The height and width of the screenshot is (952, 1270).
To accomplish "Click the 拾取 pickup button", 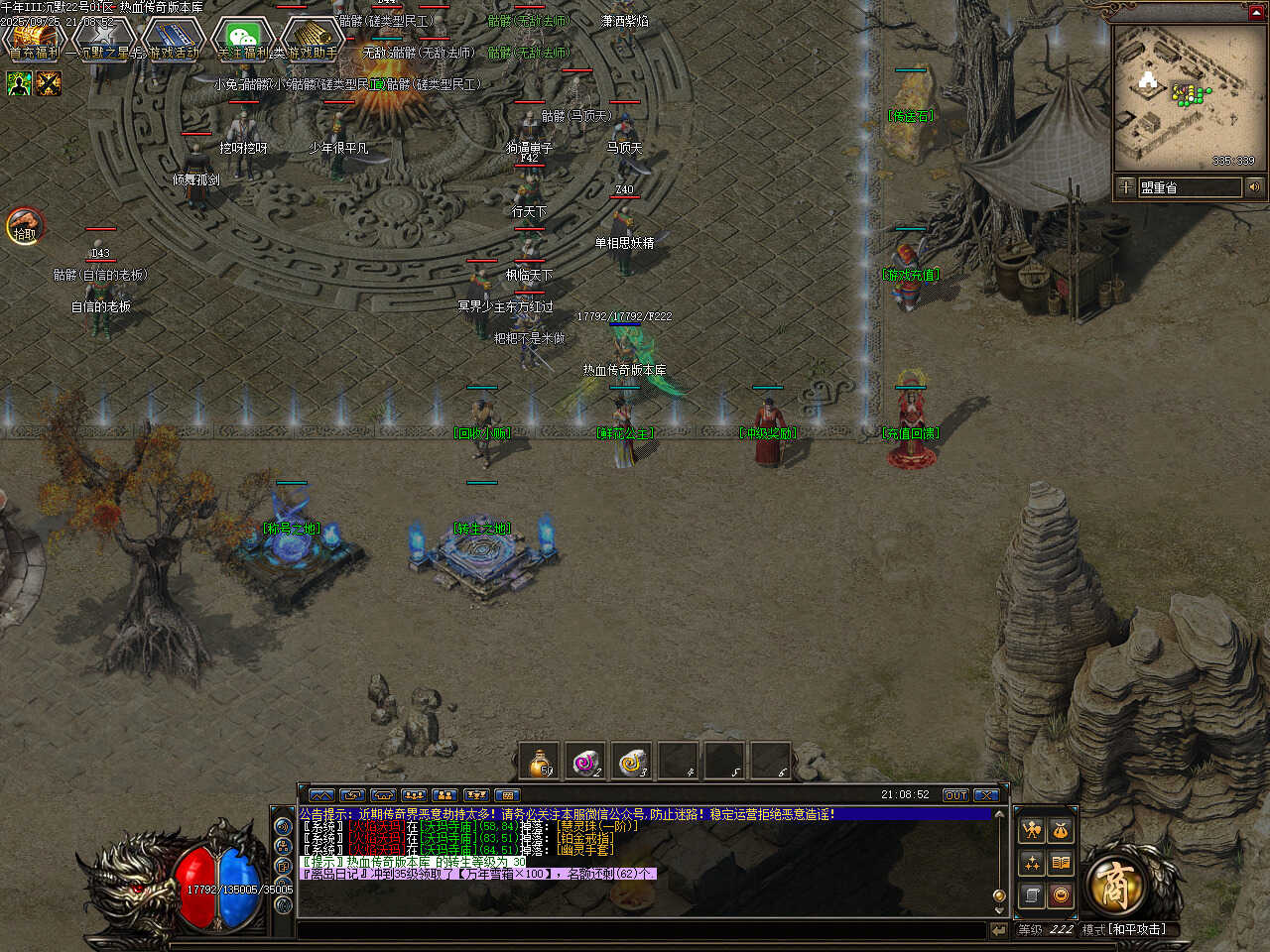I will pos(24,227).
